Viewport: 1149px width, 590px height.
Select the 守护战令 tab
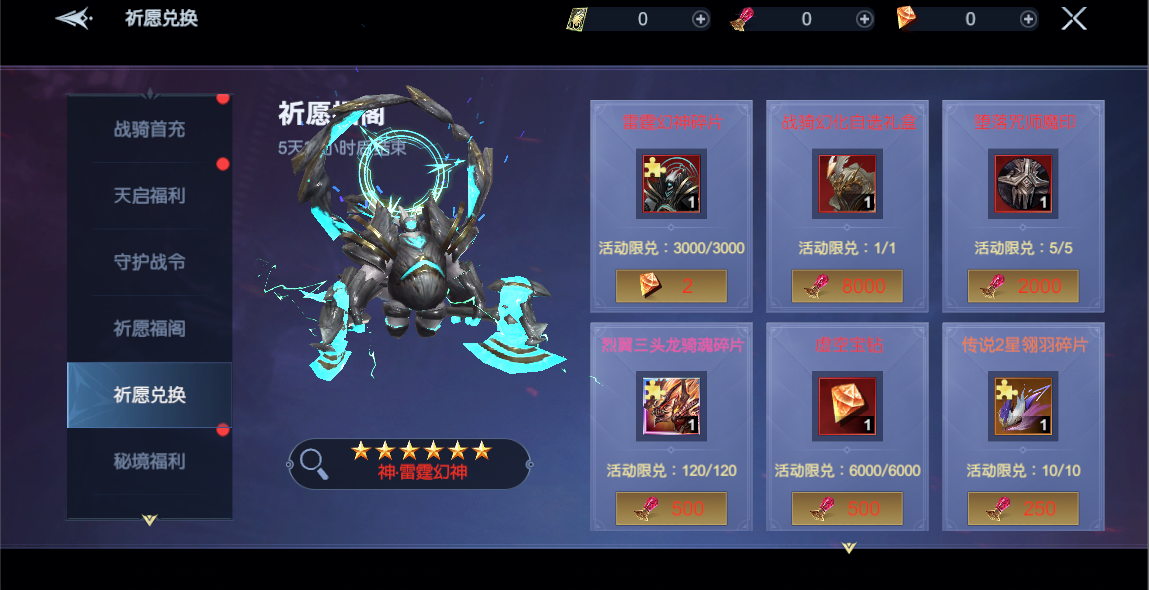tap(149, 262)
